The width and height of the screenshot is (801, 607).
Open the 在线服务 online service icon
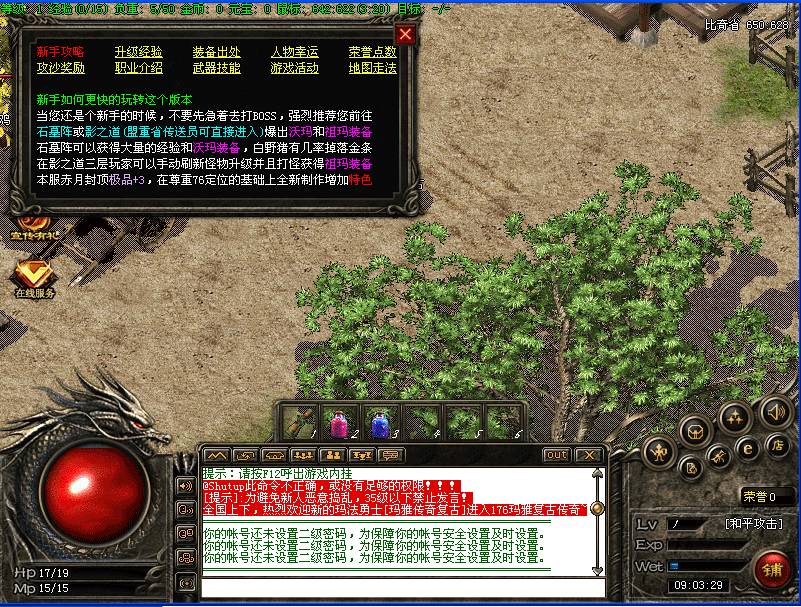[34, 276]
